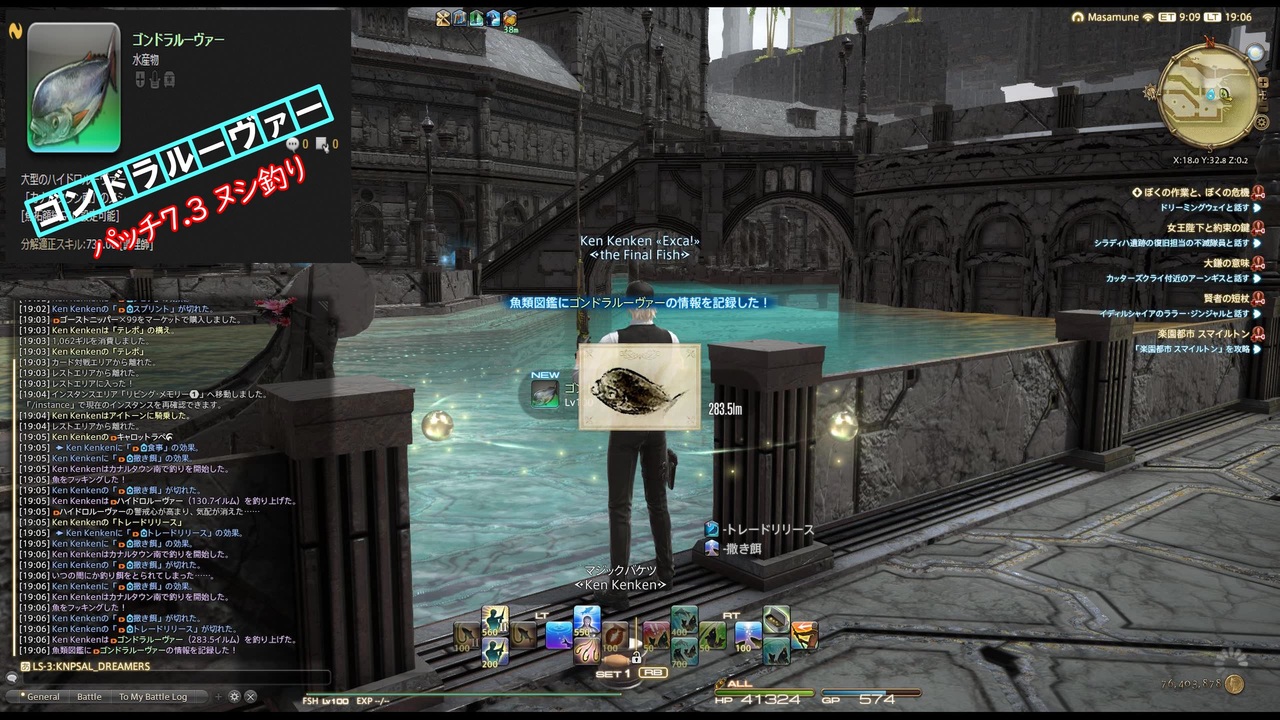The width and height of the screenshot is (1280, 720).
Task: Click the 38m sale timer coin icon
Action: click(x=510, y=18)
